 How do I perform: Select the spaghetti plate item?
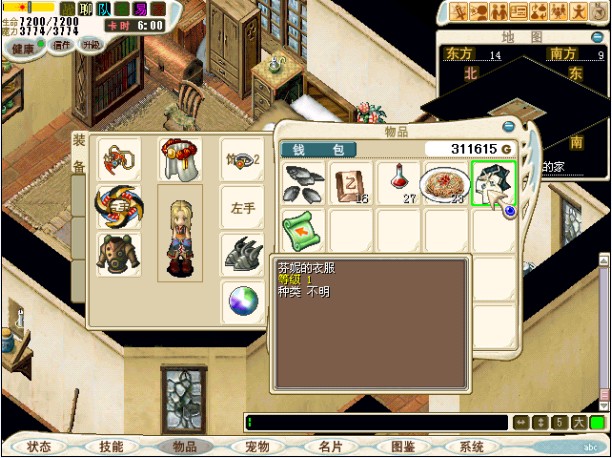446,182
